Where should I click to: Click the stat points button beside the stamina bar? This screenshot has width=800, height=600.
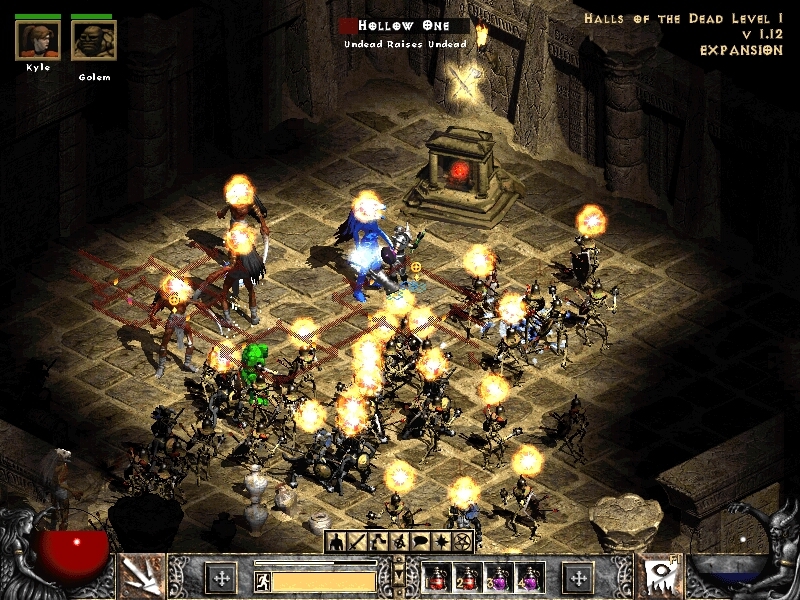coord(220,577)
